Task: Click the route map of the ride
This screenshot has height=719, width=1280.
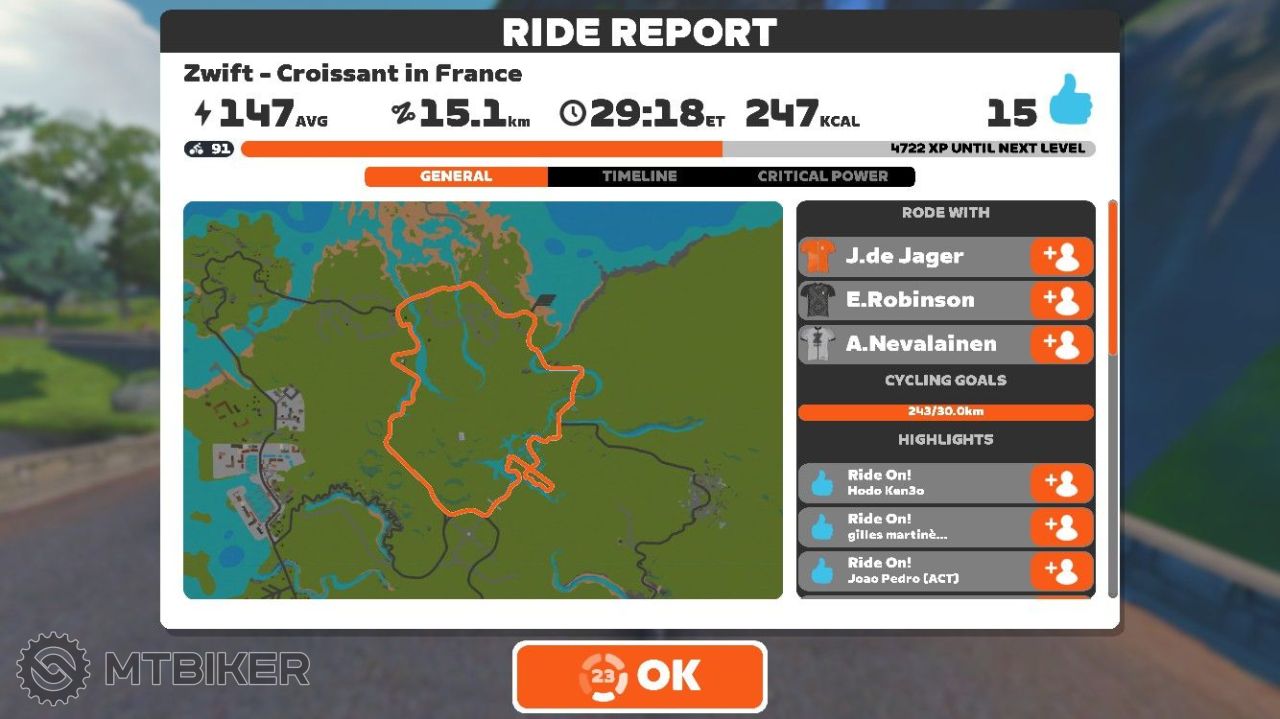Action: (x=483, y=400)
